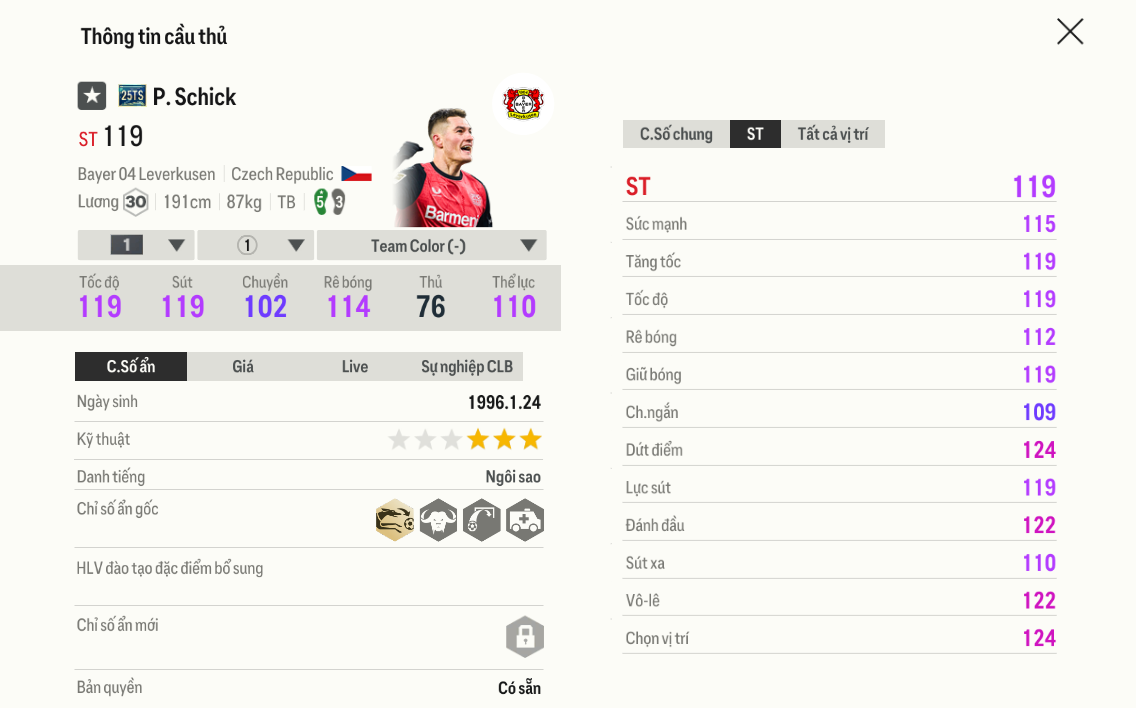Close the player info window
Image resolution: width=1136 pixels, height=708 pixels.
(1070, 32)
